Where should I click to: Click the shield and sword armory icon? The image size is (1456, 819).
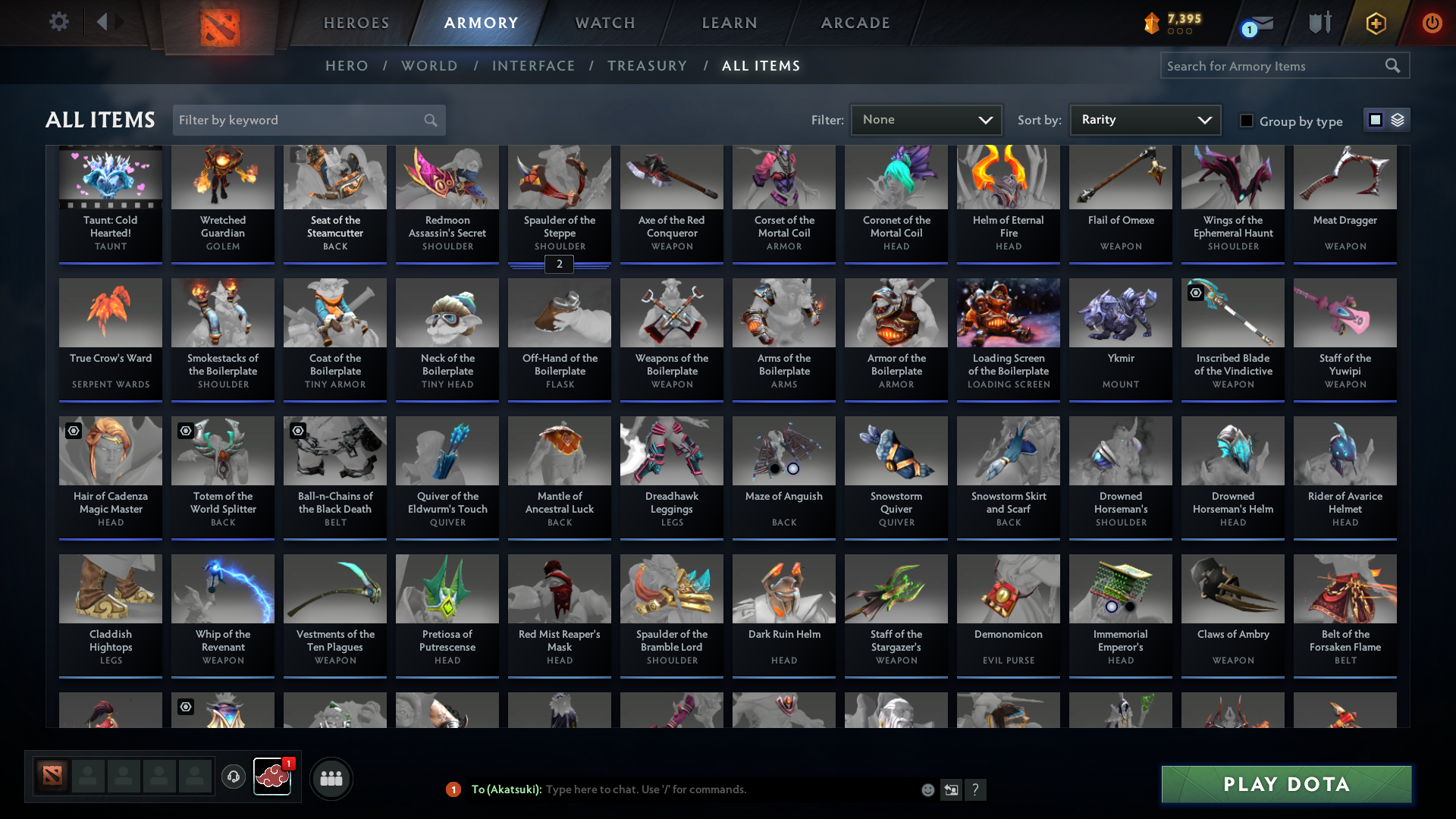pyautogui.click(x=1319, y=23)
